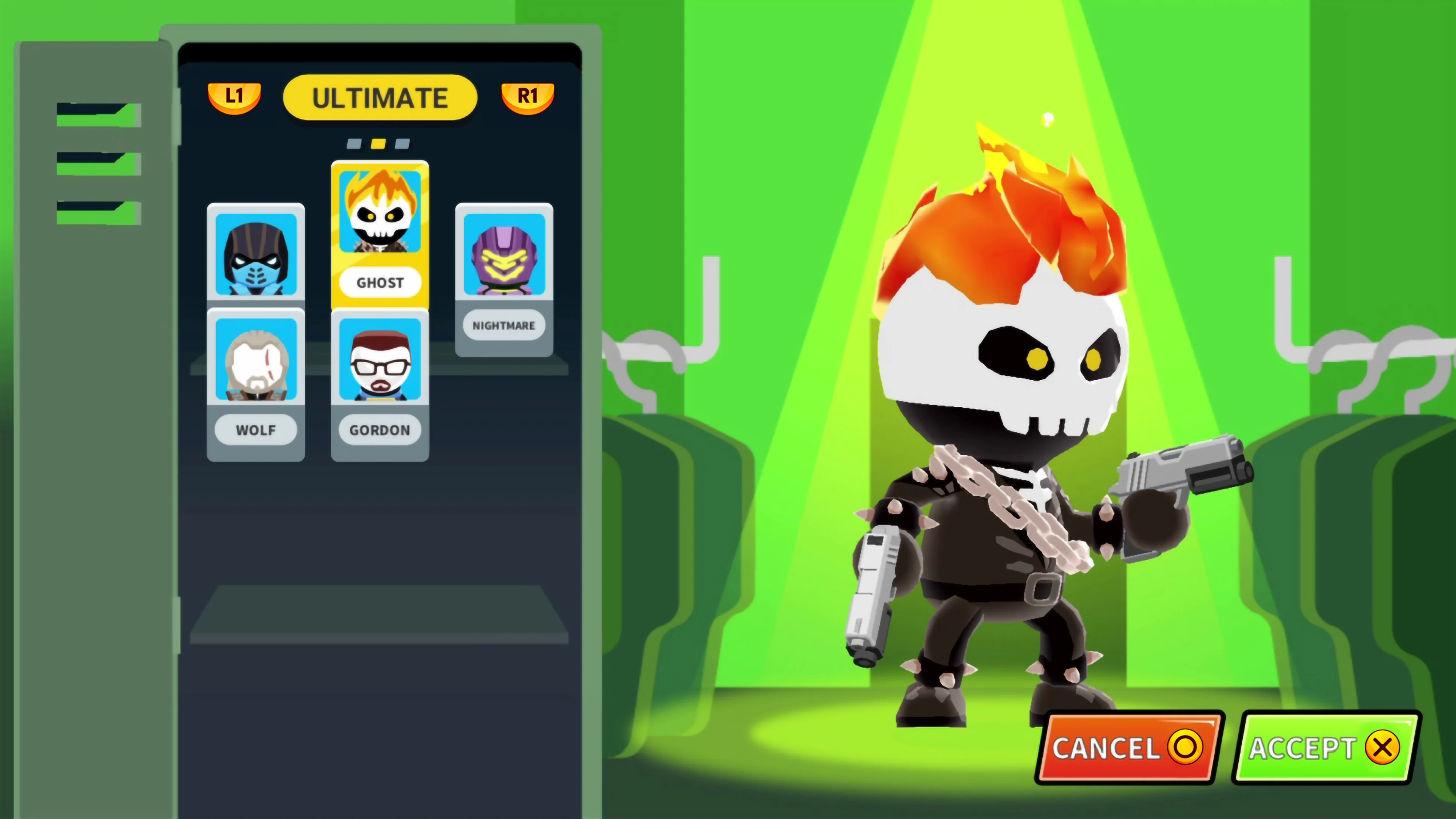
Task: Select the third page indicator dot
Action: [402, 144]
